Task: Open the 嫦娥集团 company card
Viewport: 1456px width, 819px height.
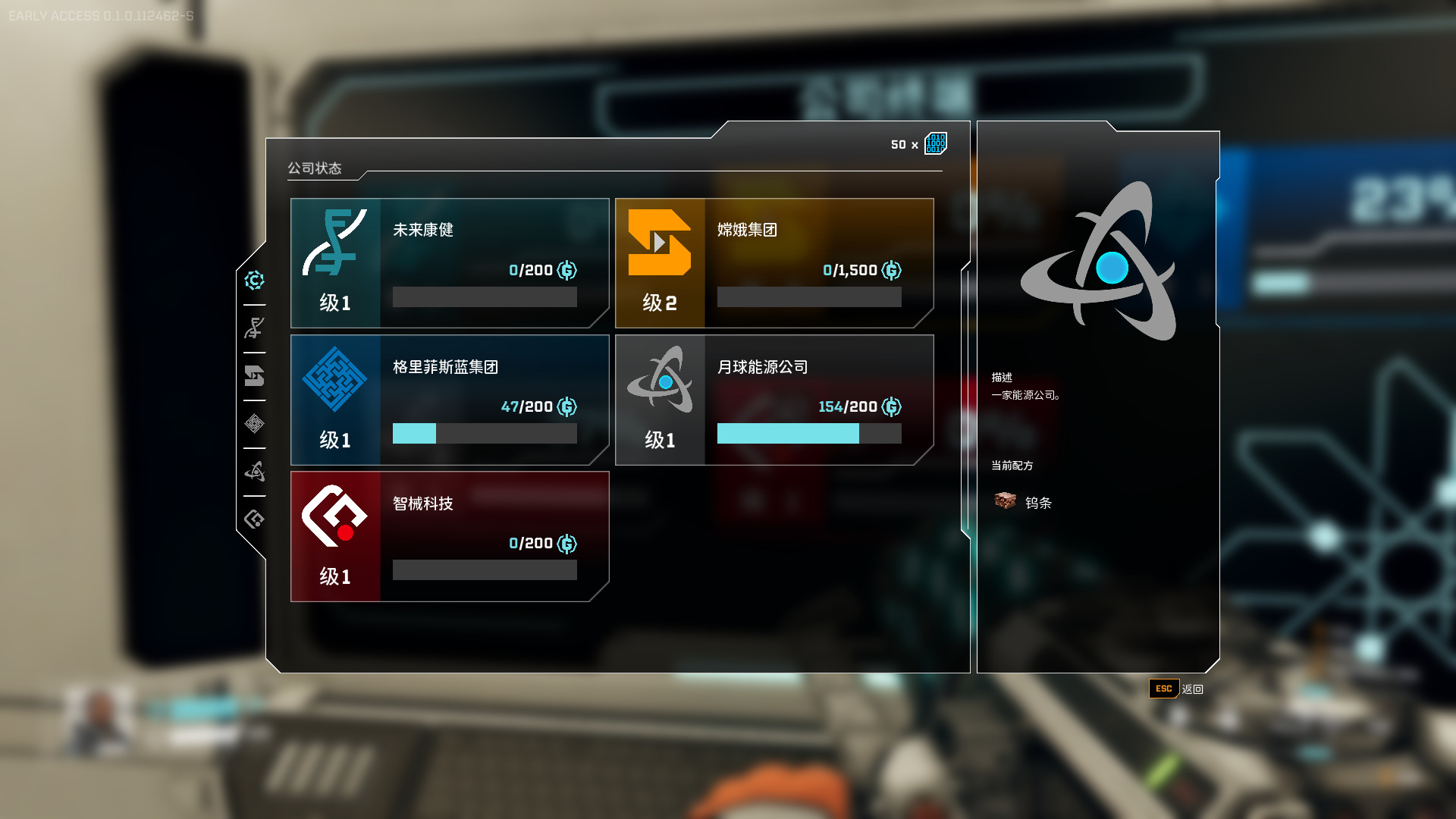Action: pos(774,263)
